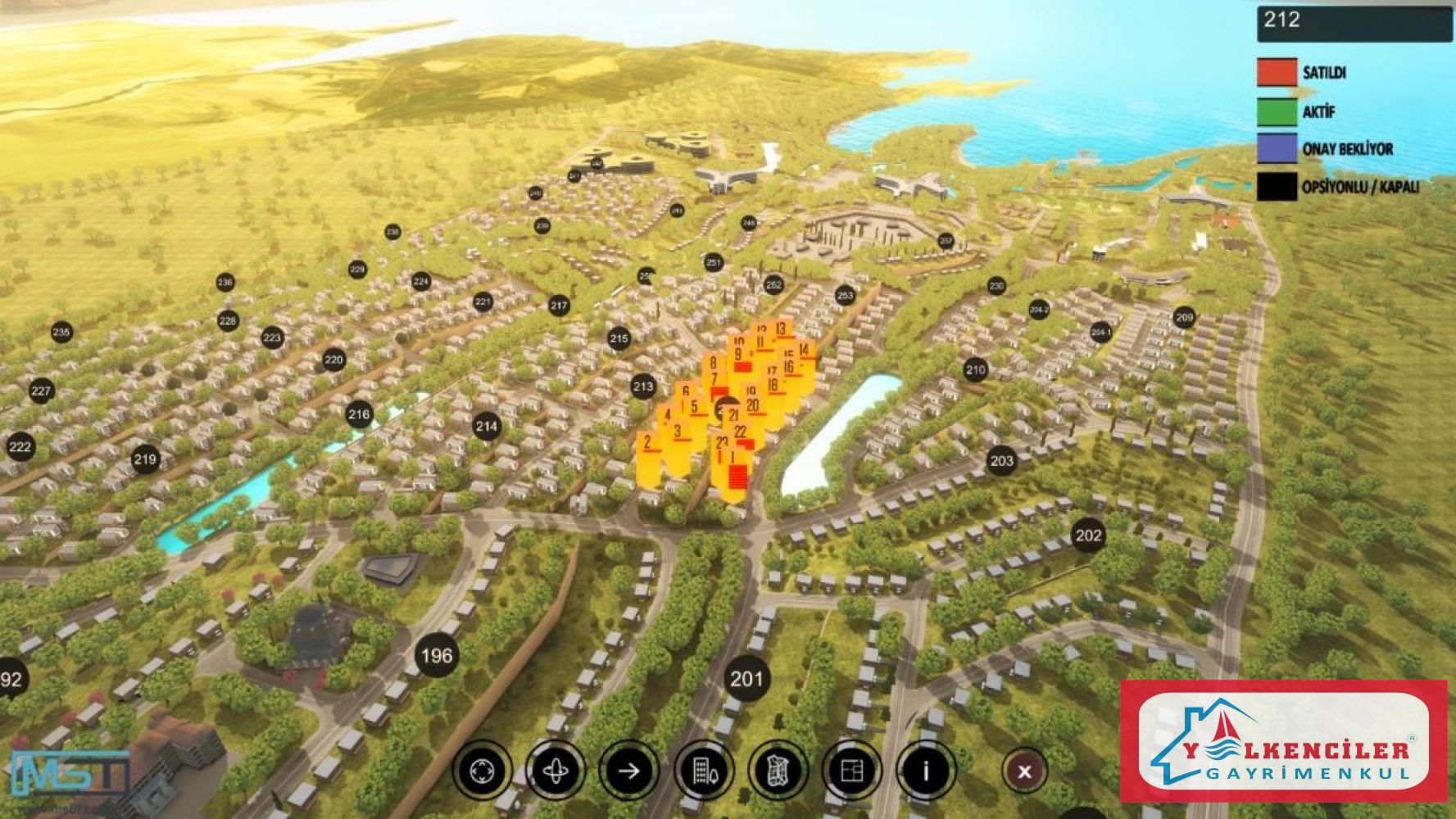Open the info button in toolbar
The width and height of the screenshot is (1456, 819).
pos(926,771)
